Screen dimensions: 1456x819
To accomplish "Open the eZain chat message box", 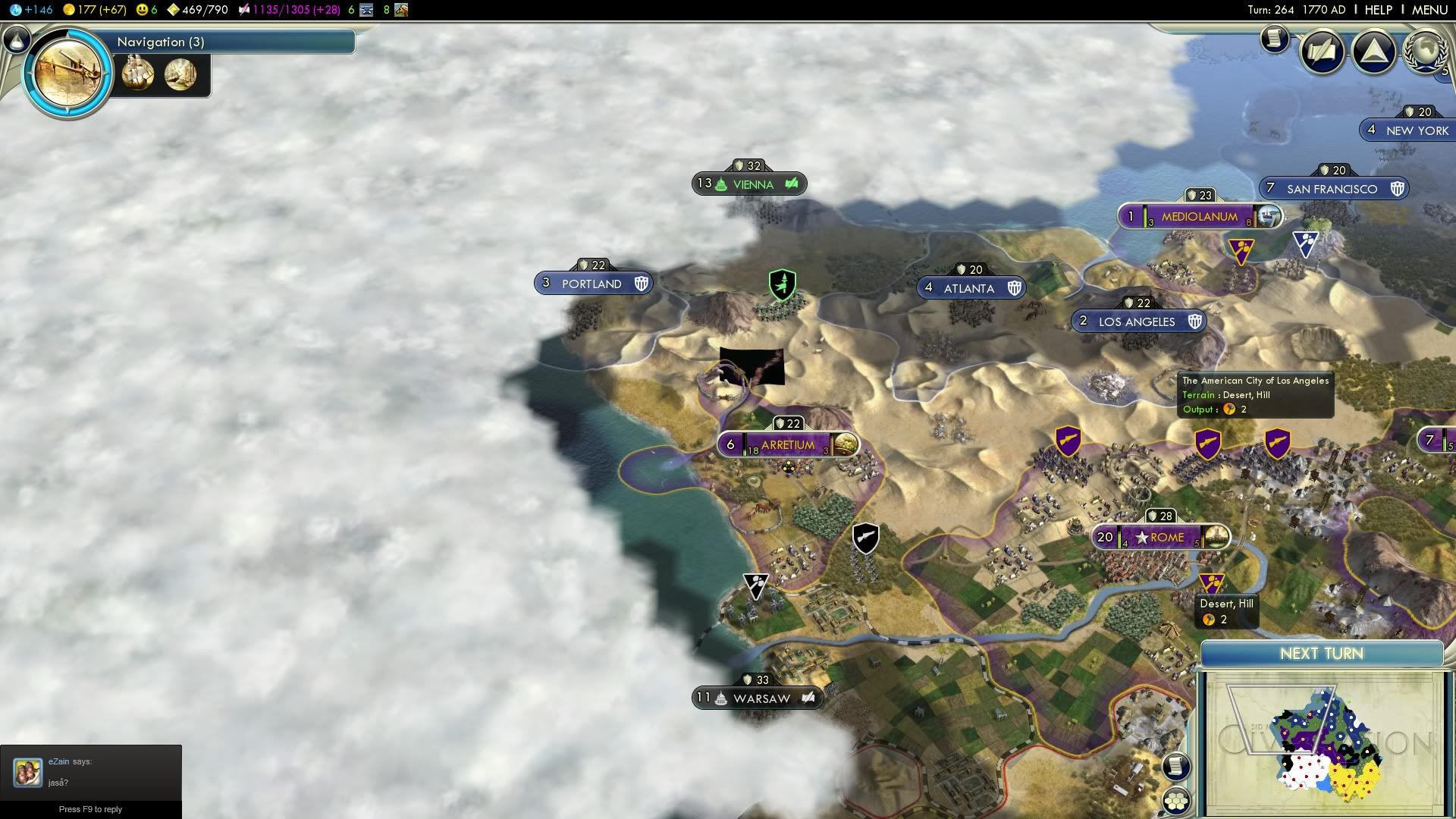I will click(x=90, y=772).
